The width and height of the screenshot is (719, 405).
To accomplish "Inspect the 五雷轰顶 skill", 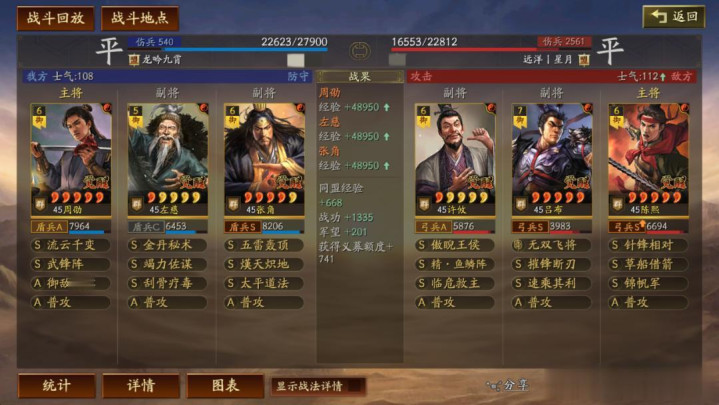I will point(263,245).
